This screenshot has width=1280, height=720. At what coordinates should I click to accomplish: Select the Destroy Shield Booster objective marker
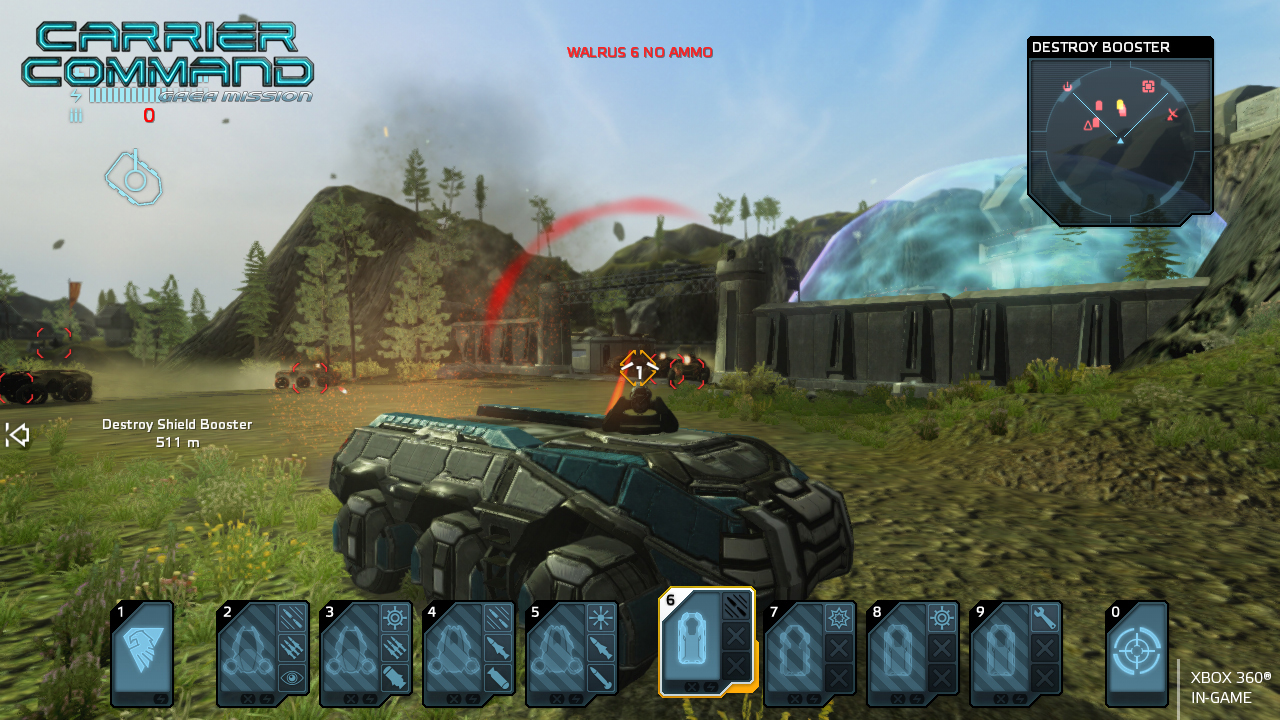[177, 433]
